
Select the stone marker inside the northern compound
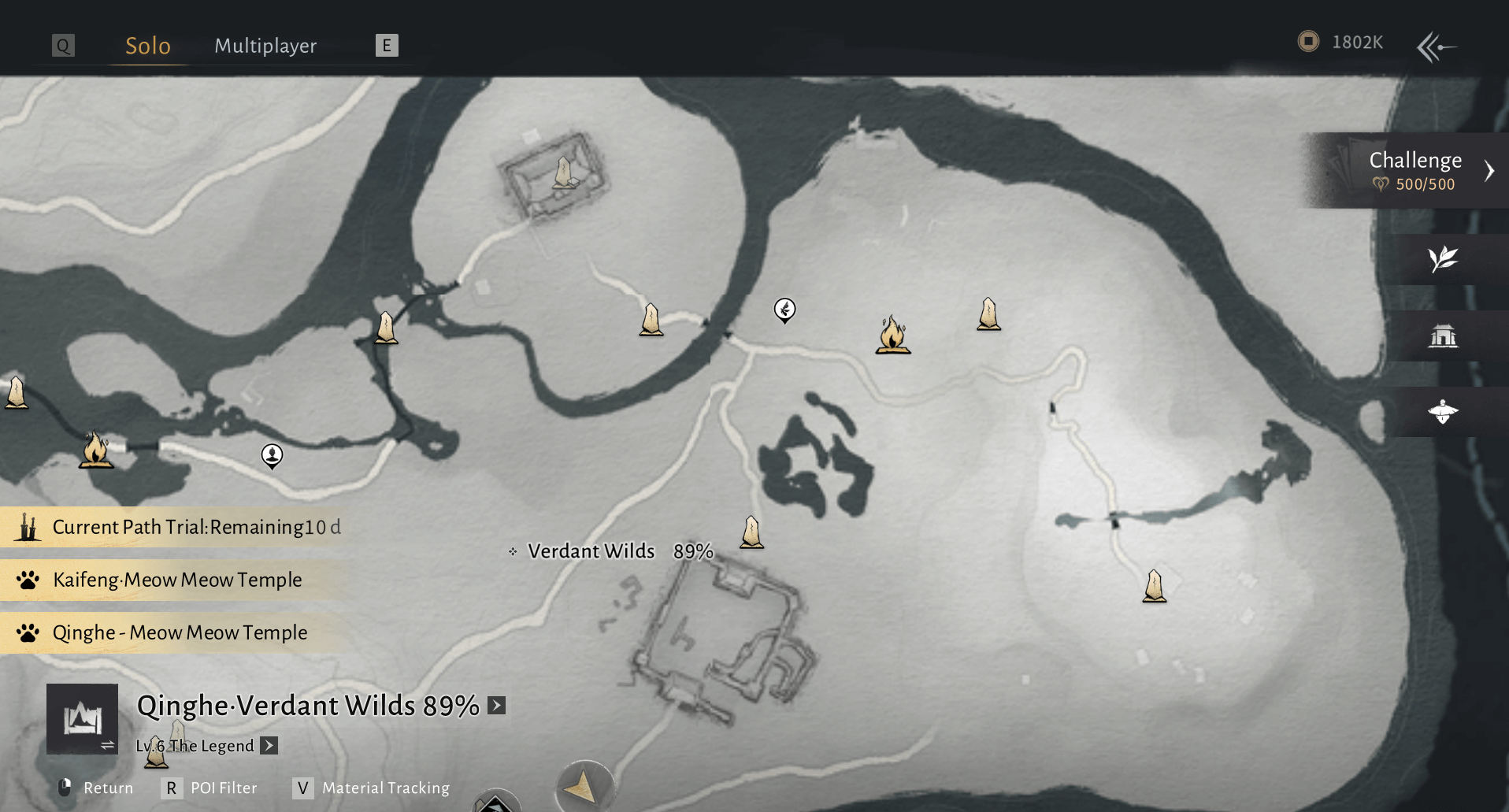click(x=563, y=172)
